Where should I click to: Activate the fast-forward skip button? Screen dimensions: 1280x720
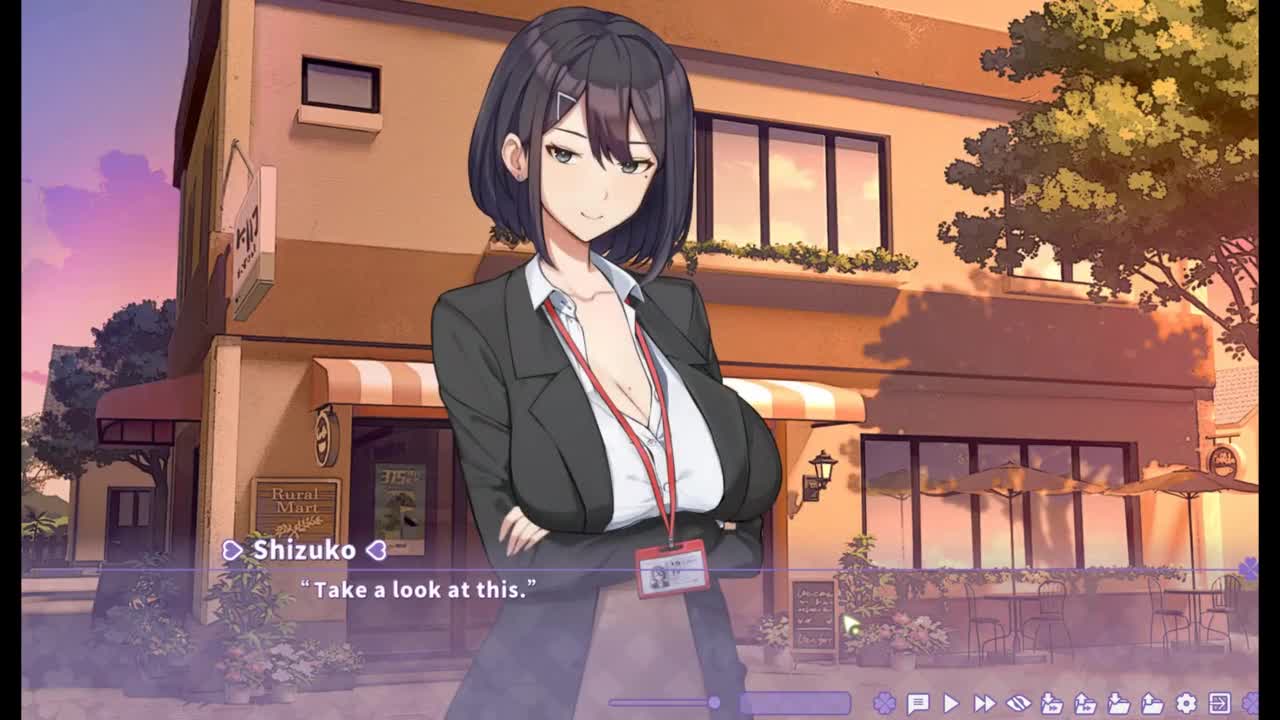(x=984, y=703)
